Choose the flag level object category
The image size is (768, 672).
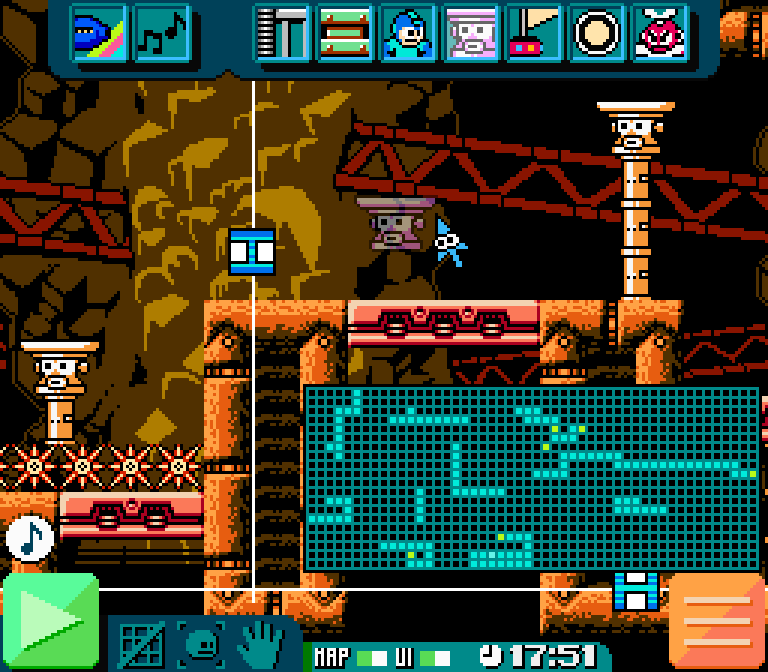pos(534,33)
